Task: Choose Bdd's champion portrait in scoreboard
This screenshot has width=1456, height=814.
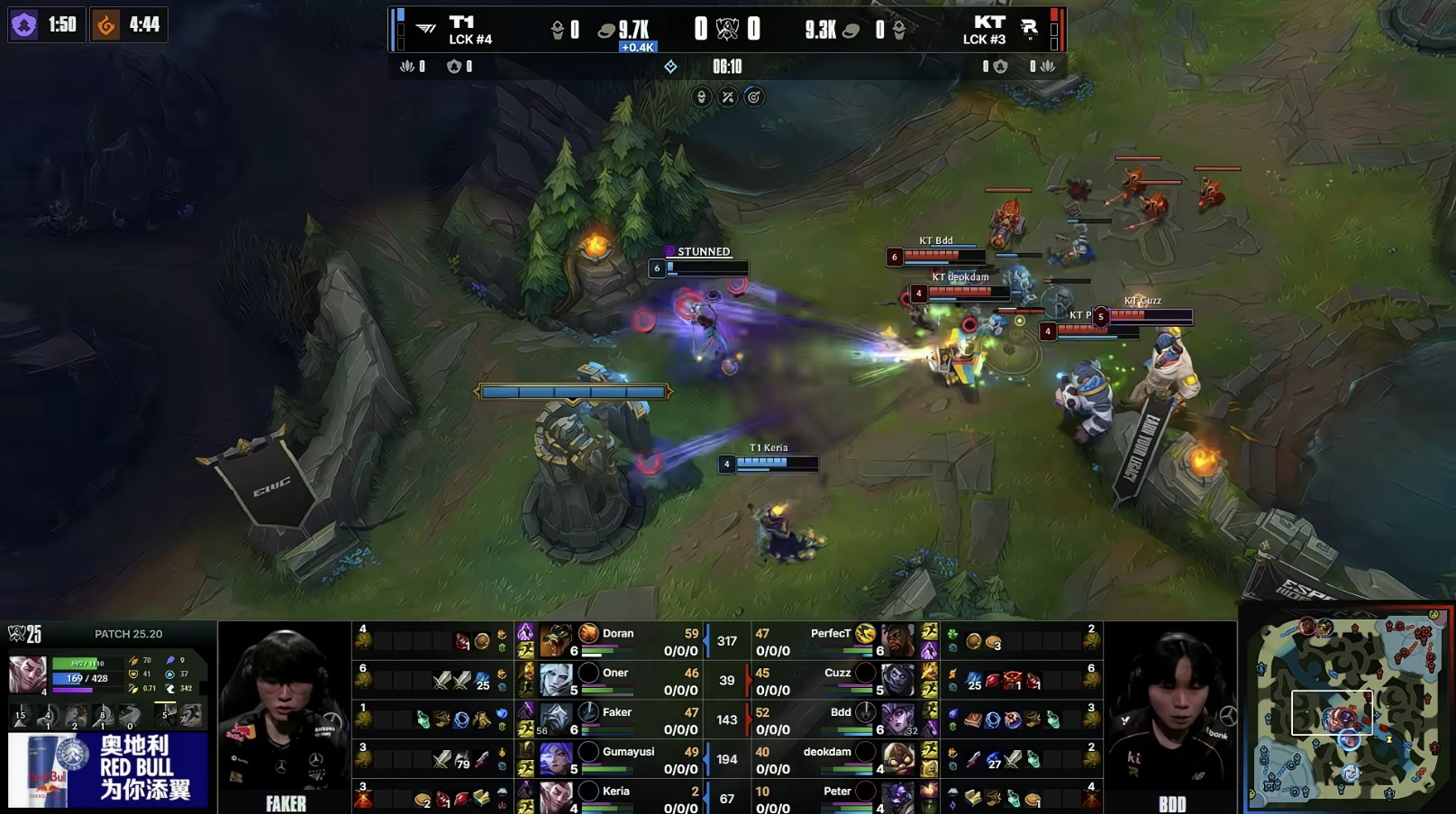Action: [x=897, y=719]
